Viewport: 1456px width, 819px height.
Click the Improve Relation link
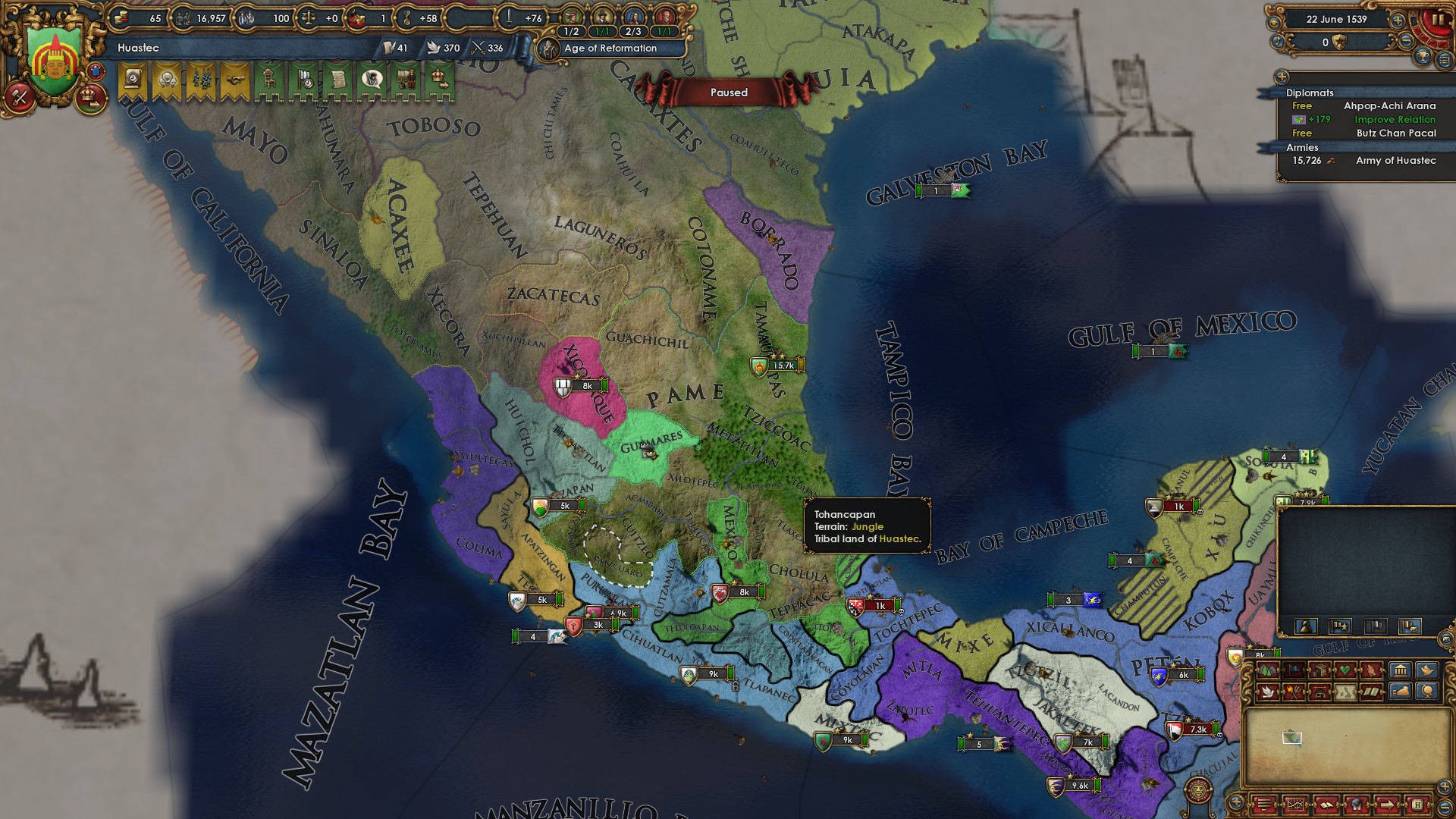pos(1395,120)
